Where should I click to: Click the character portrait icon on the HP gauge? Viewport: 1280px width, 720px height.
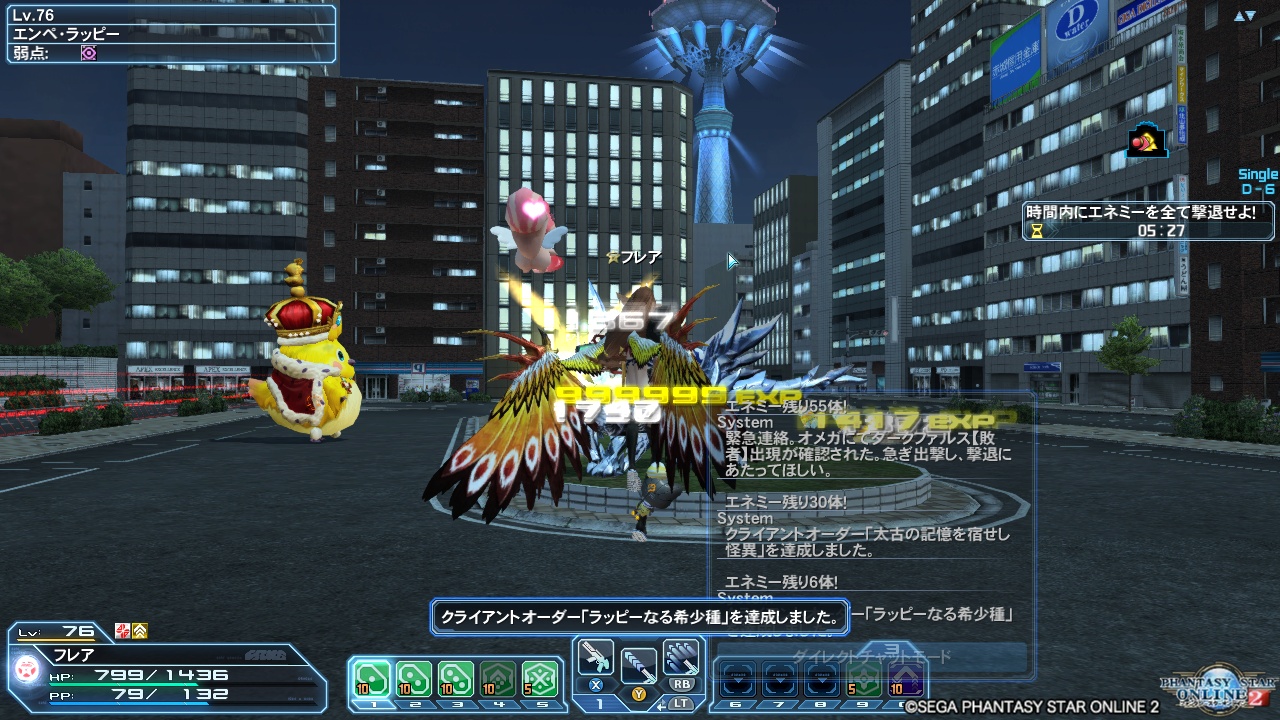click(26, 668)
